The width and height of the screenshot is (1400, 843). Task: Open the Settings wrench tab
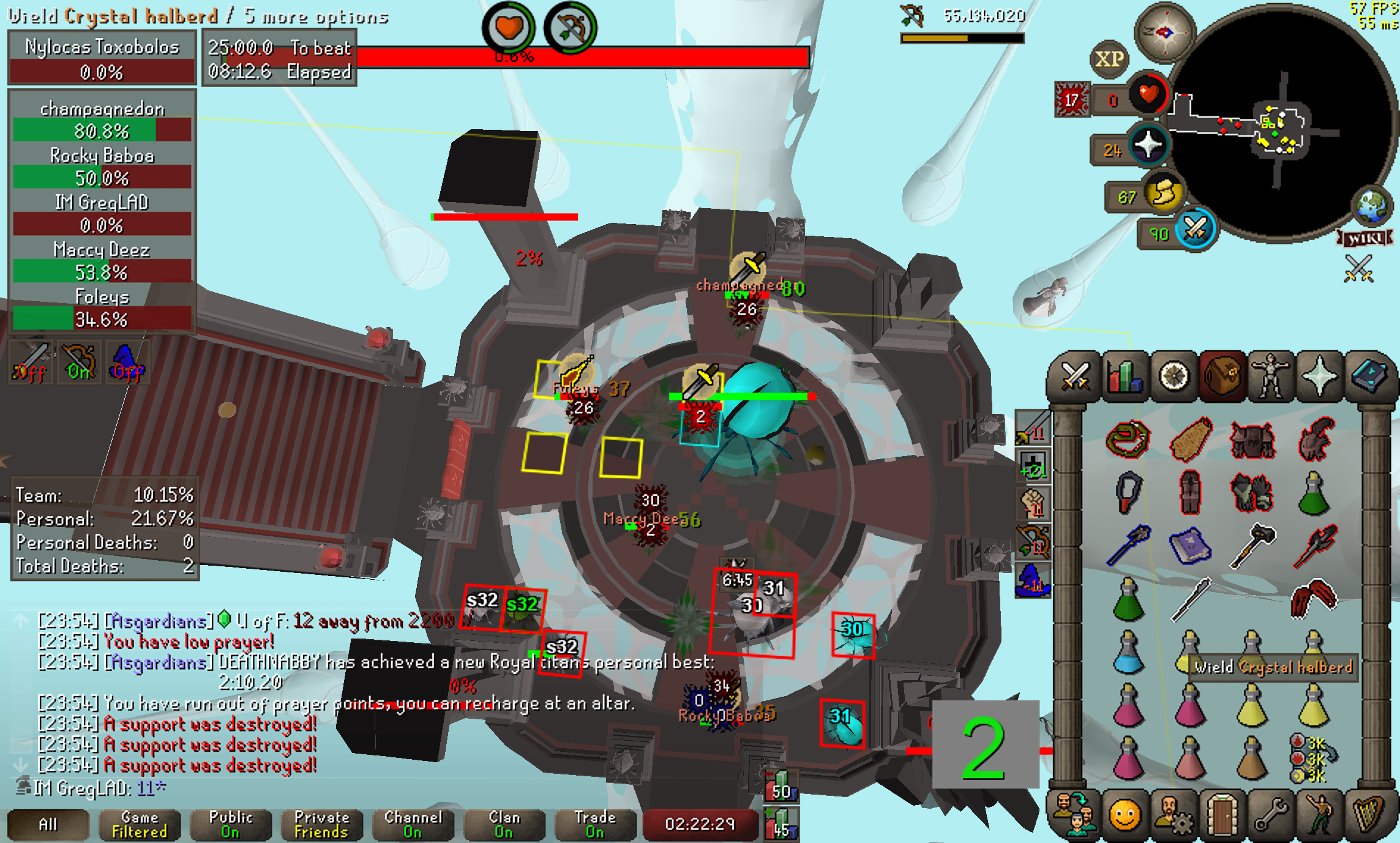point(1271,815)
